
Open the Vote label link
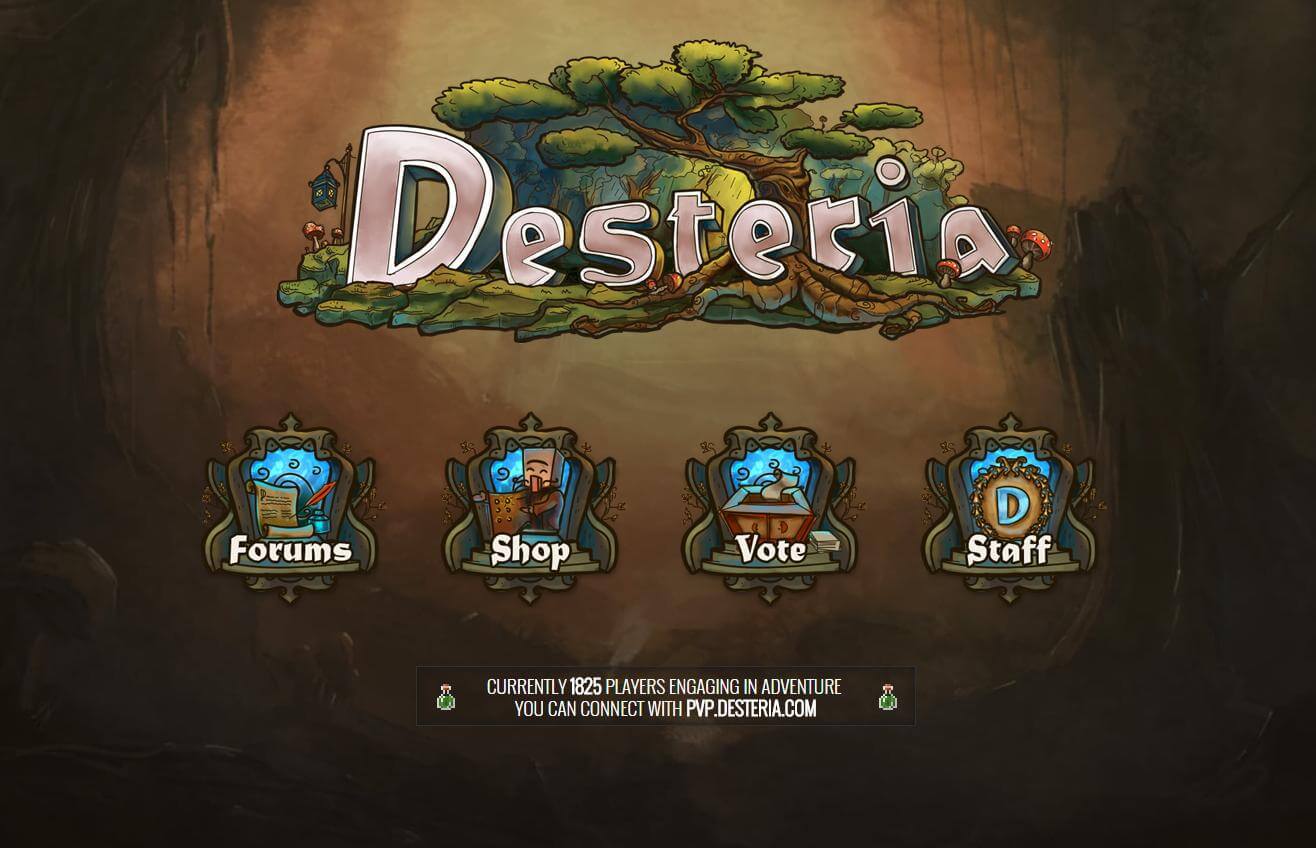770,551
